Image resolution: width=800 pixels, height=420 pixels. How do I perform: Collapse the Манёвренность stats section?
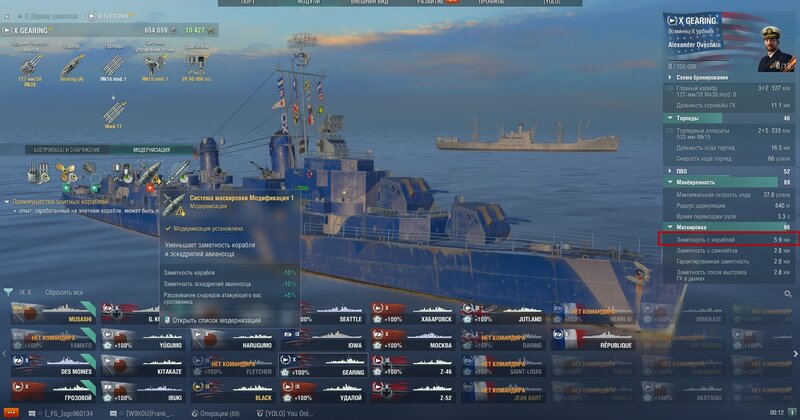[x=729, y=182]
